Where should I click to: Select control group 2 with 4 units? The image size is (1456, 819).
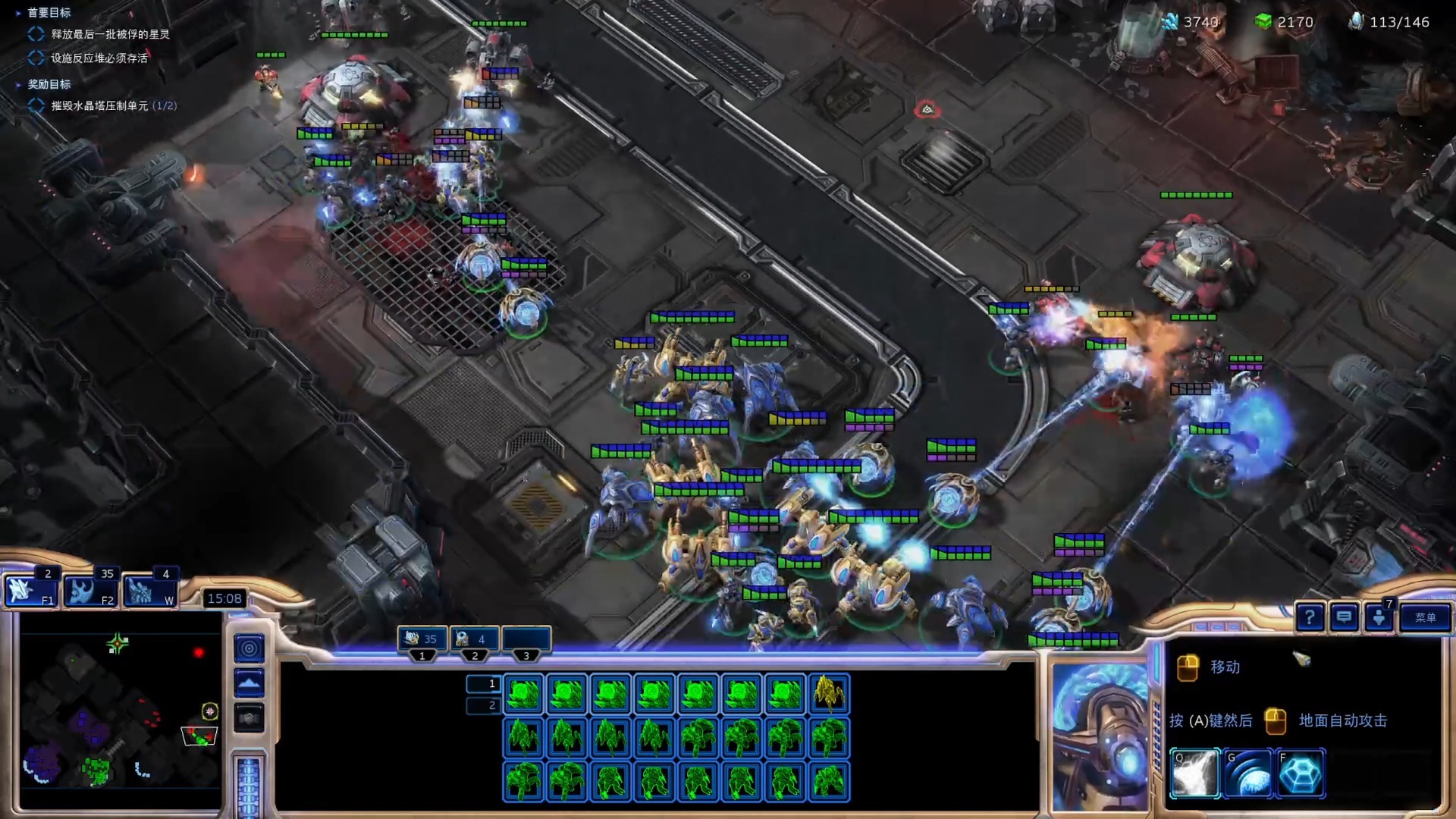click(475, 639)
